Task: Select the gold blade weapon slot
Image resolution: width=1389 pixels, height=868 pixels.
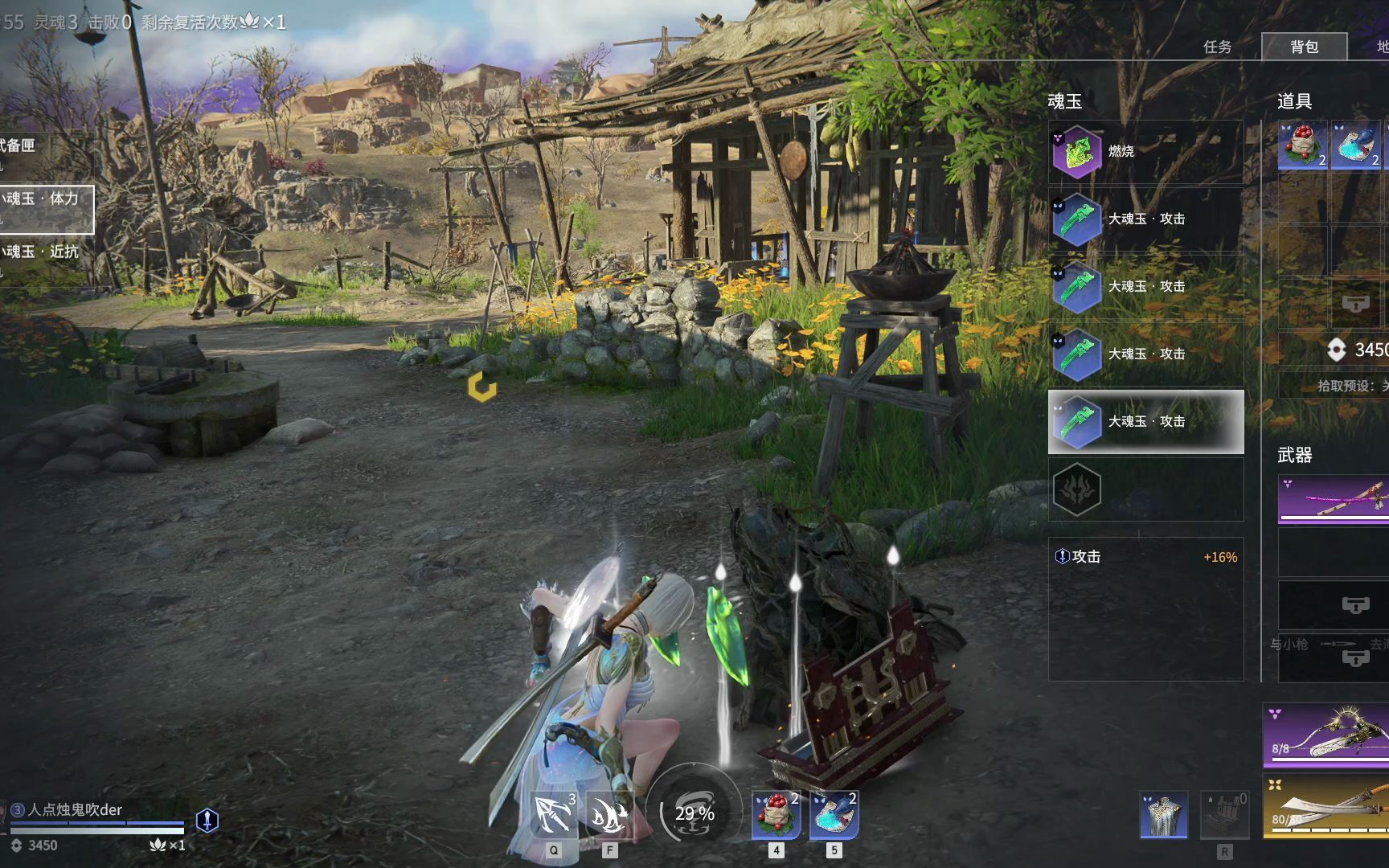Action: [1326, 805]
